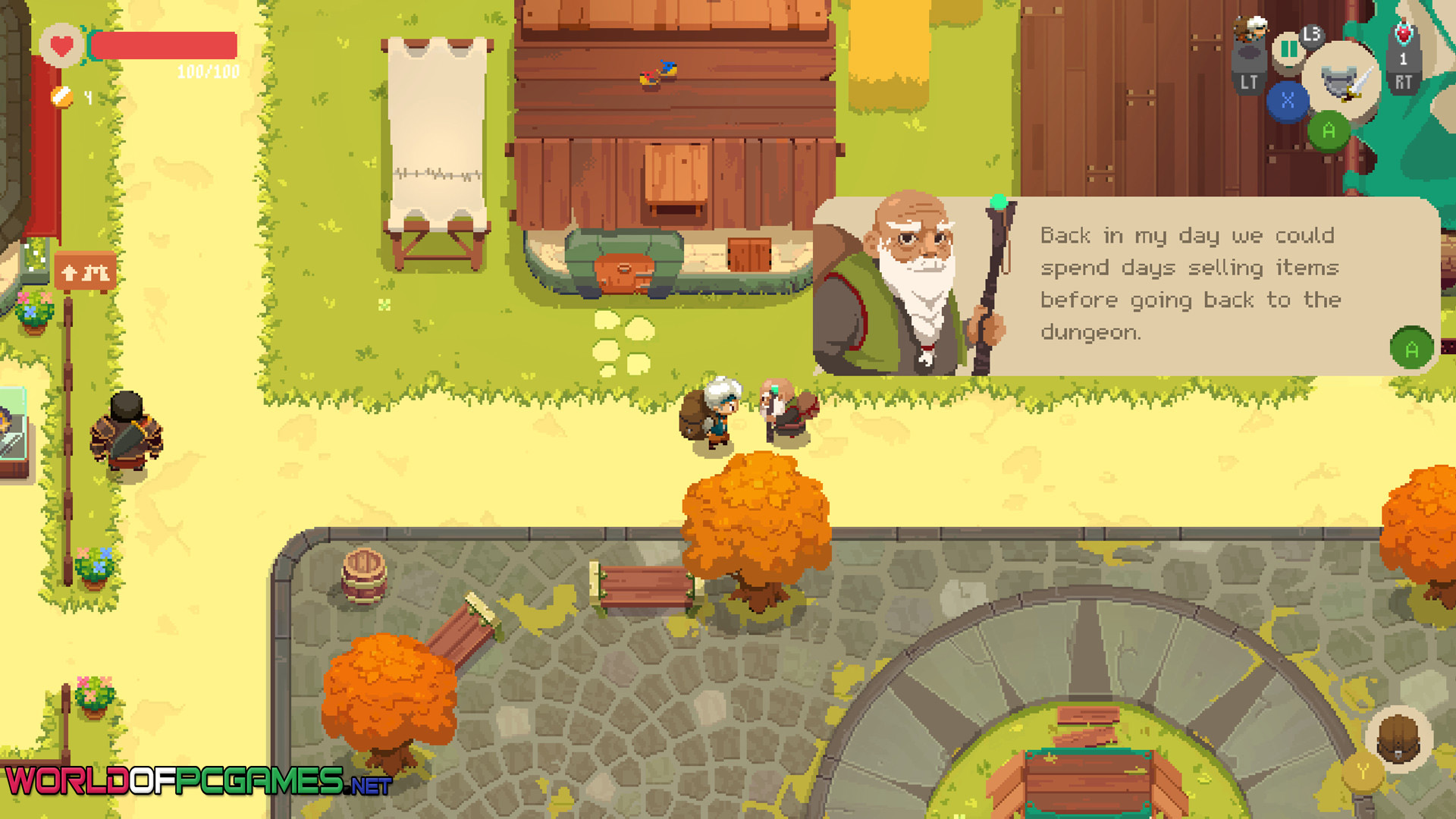Click the heart health icon
The width and height of the screenshot is (1456, 819).
click(x=61, y=46)
